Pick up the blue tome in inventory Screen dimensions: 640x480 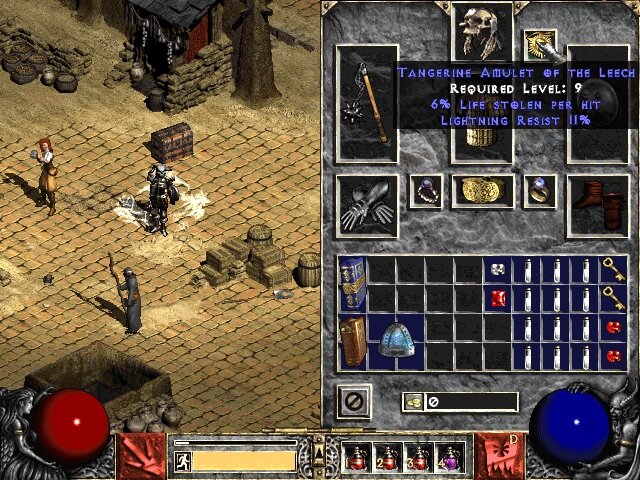352,283
